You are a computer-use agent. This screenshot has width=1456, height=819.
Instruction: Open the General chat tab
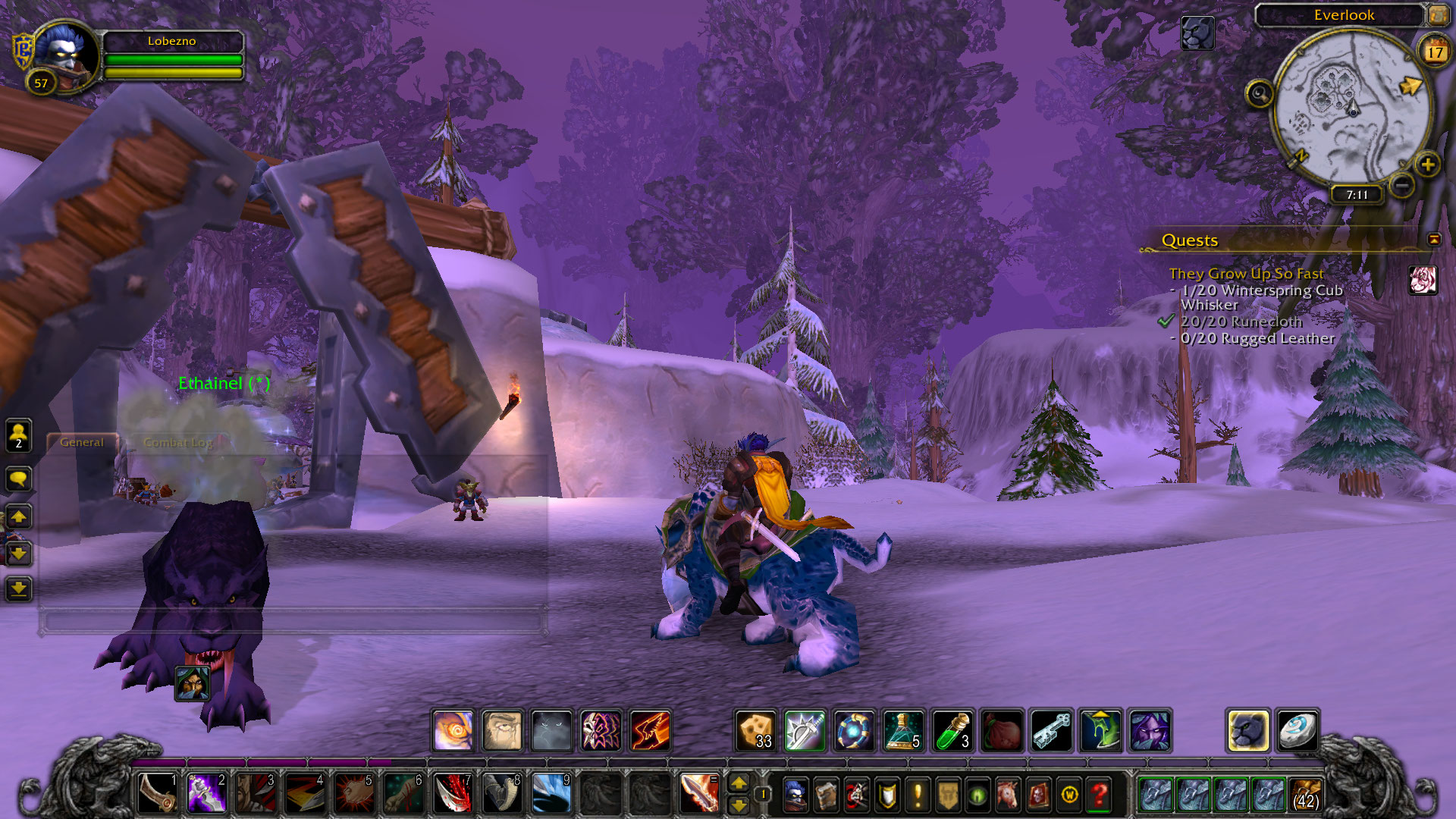click(x=82, y=443)
